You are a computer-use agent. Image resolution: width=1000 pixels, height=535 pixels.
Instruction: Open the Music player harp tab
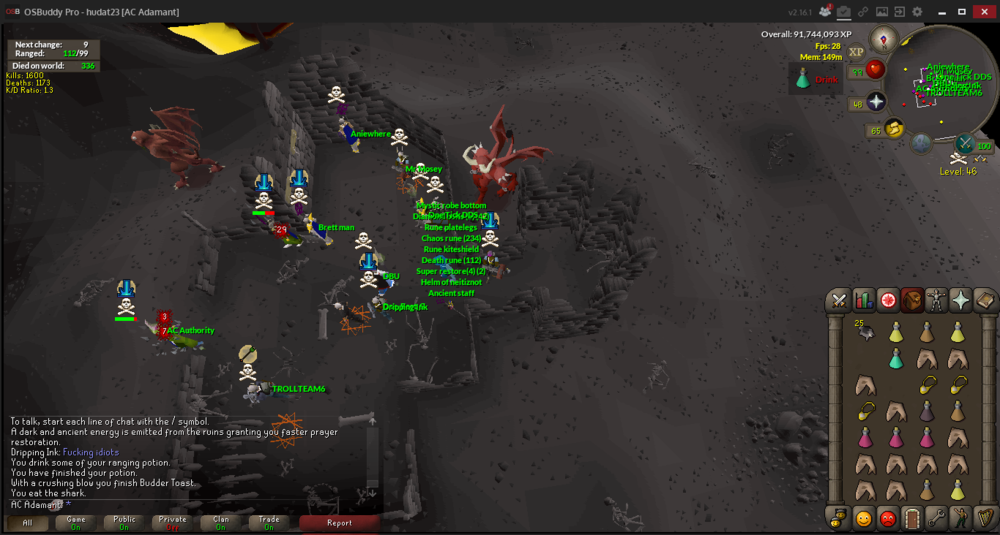coord(984,518)
